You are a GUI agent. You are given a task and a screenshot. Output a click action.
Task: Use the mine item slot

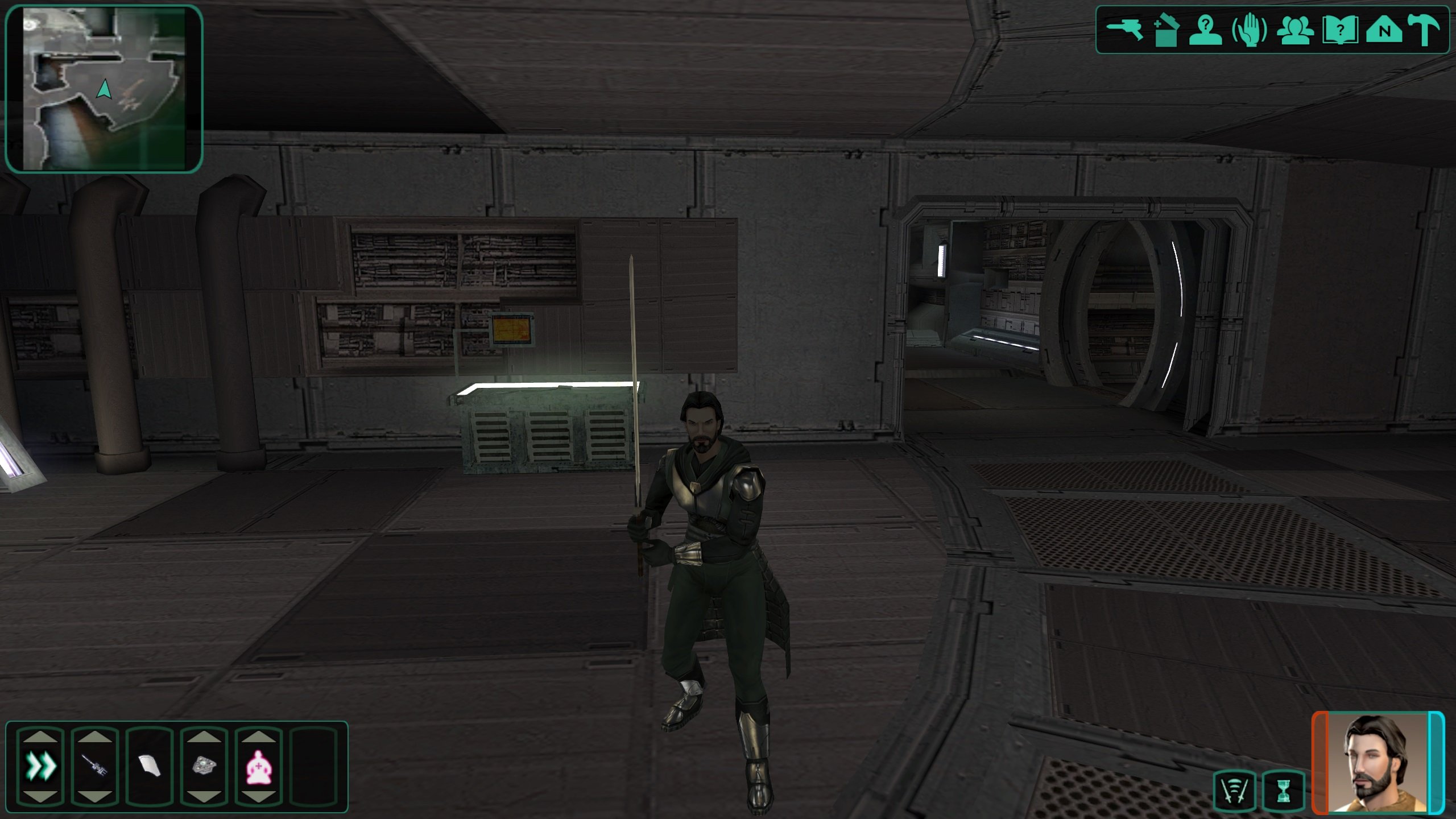click(204, 766)
